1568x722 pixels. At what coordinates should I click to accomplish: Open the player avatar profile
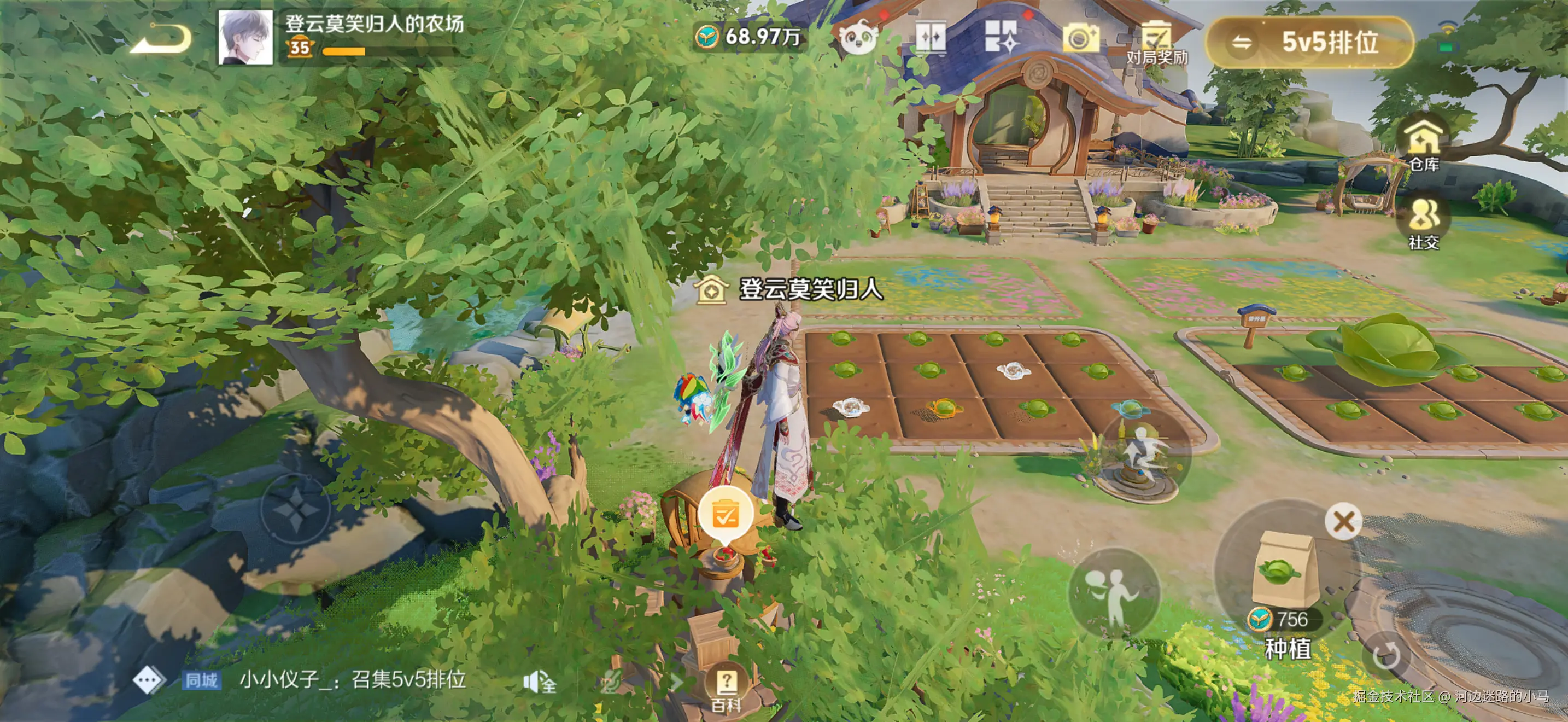click(x=245, y=38)
